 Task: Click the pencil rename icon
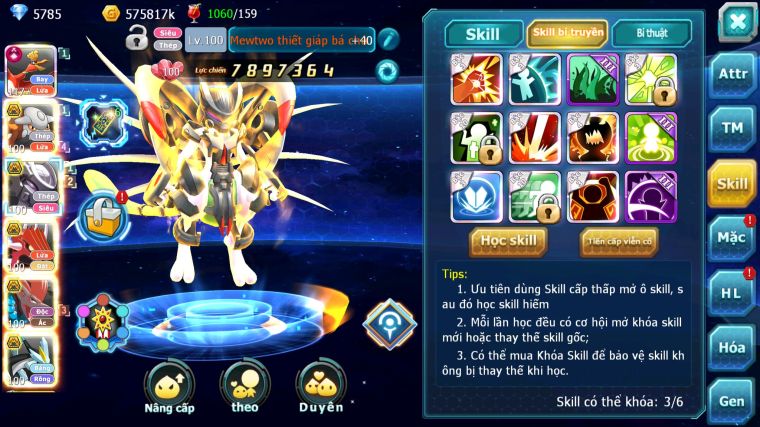pos(388,39)
